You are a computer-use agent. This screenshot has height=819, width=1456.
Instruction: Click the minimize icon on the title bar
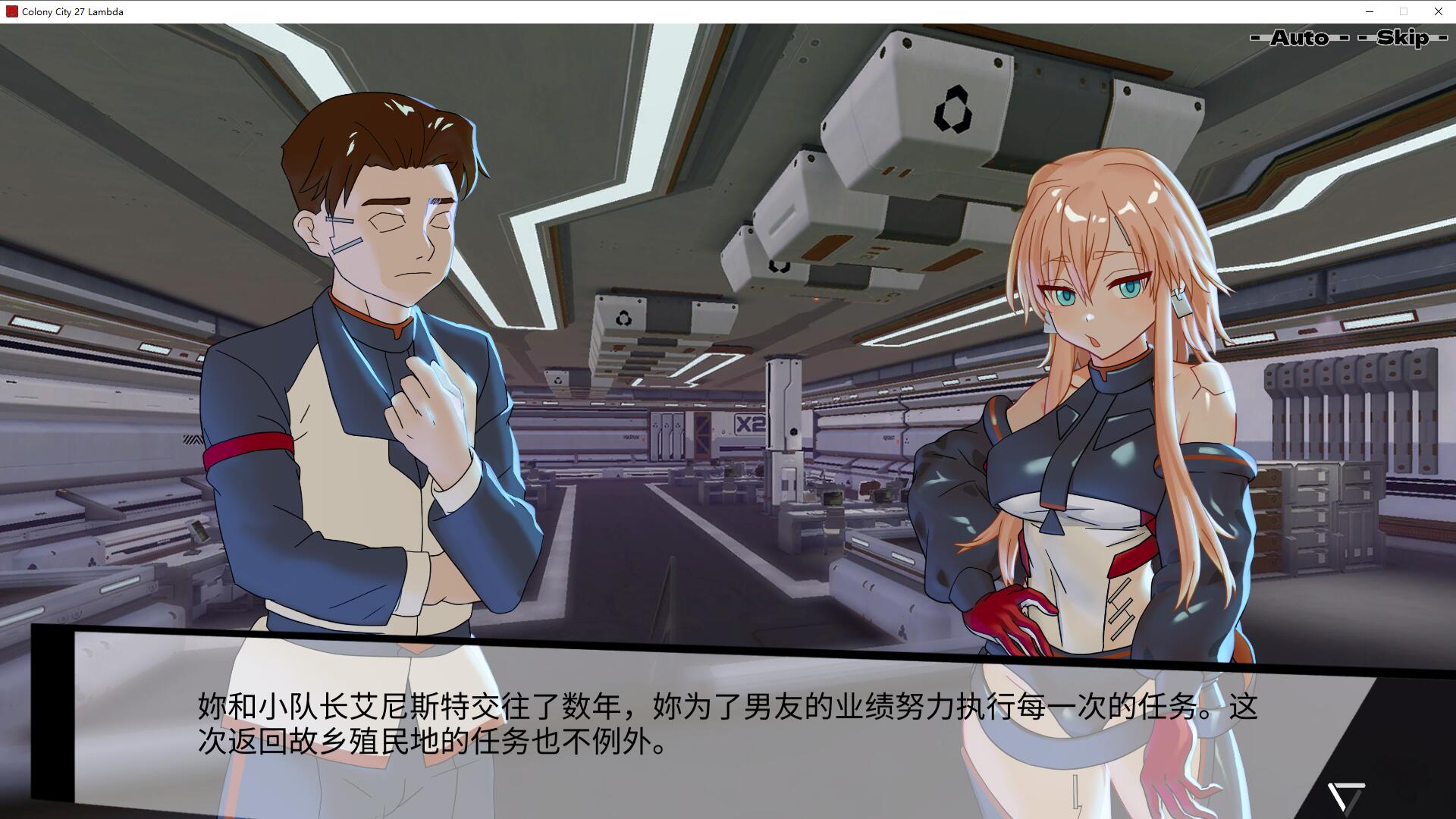(x=1370, y=11)
